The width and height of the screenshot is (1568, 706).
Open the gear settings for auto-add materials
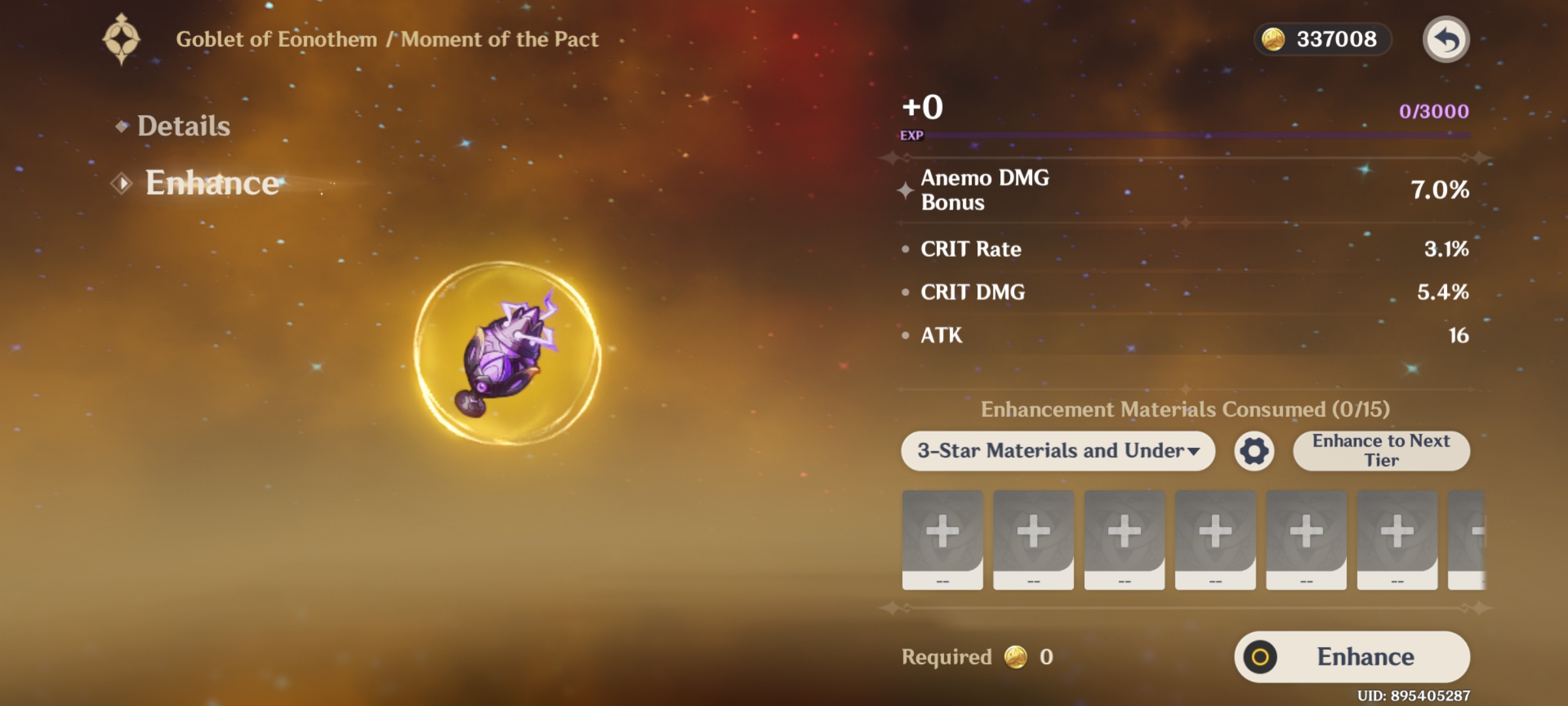coord(1254,451)
